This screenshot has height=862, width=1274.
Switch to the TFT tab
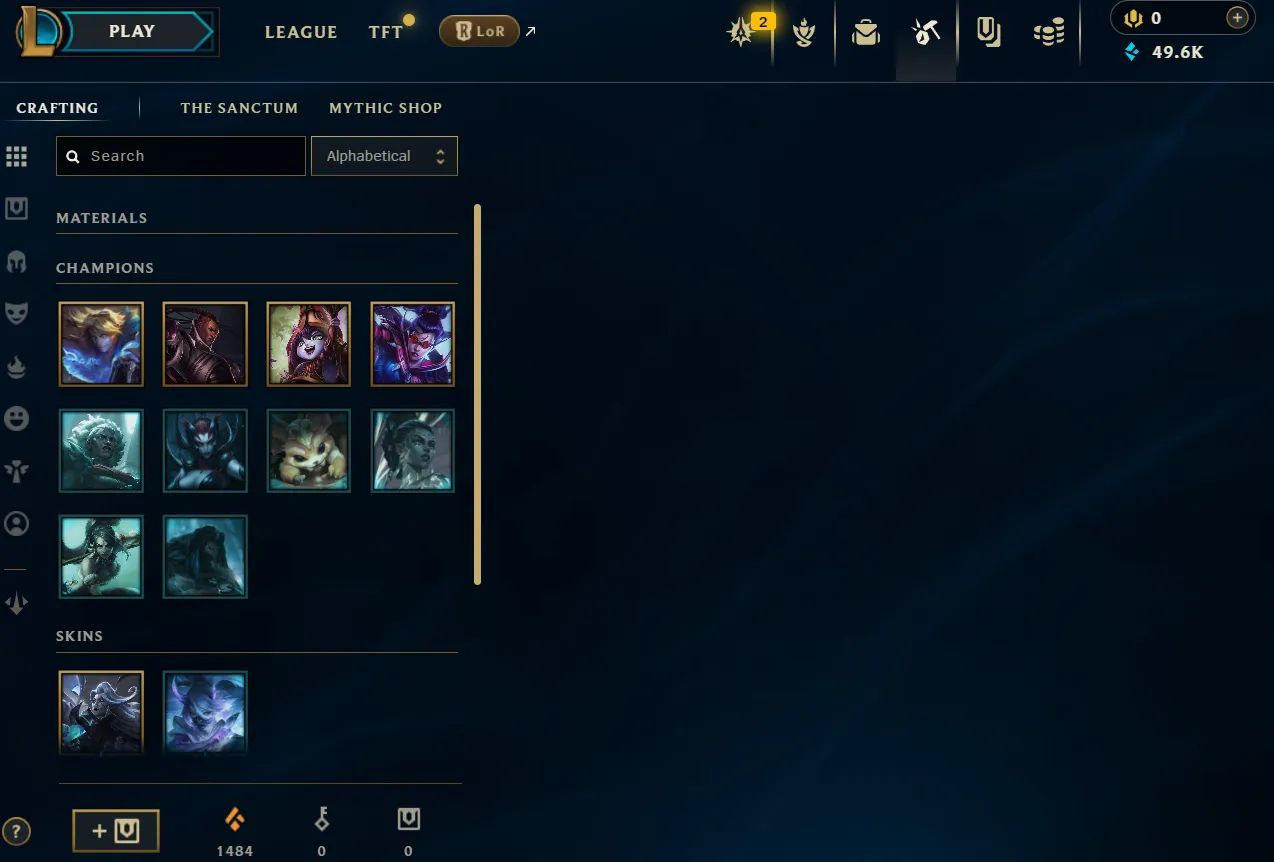coord(385,32)
